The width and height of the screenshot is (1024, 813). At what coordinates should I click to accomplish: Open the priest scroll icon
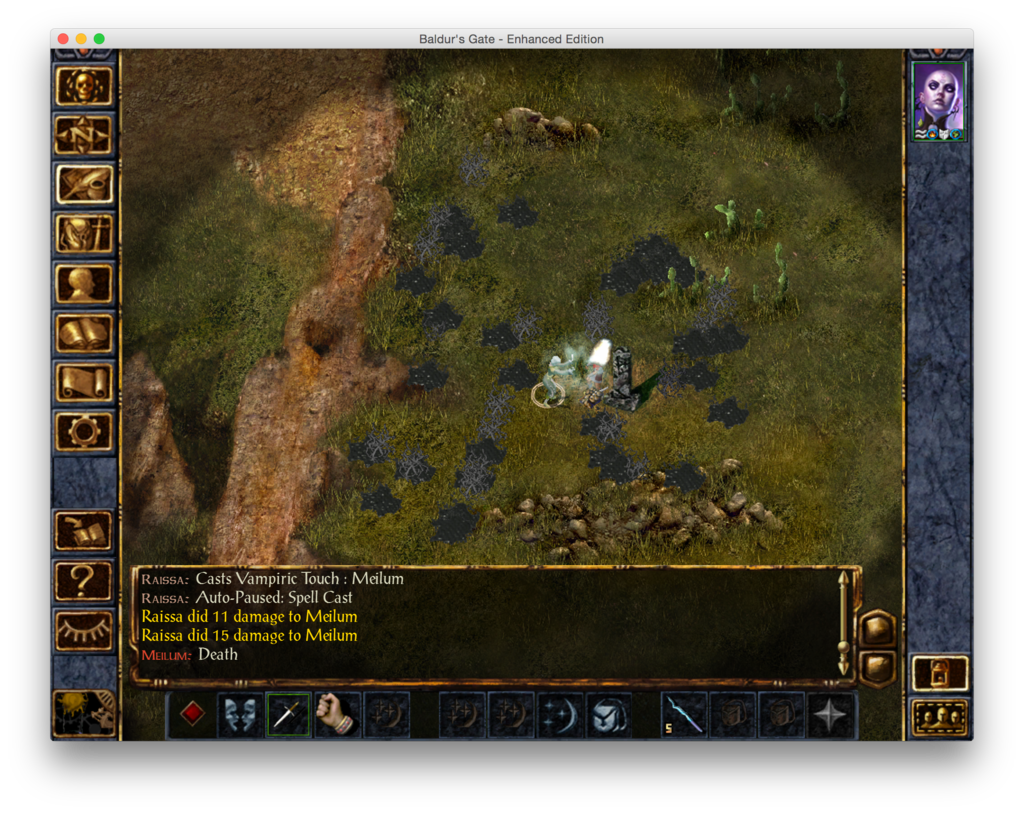(84, 382)
